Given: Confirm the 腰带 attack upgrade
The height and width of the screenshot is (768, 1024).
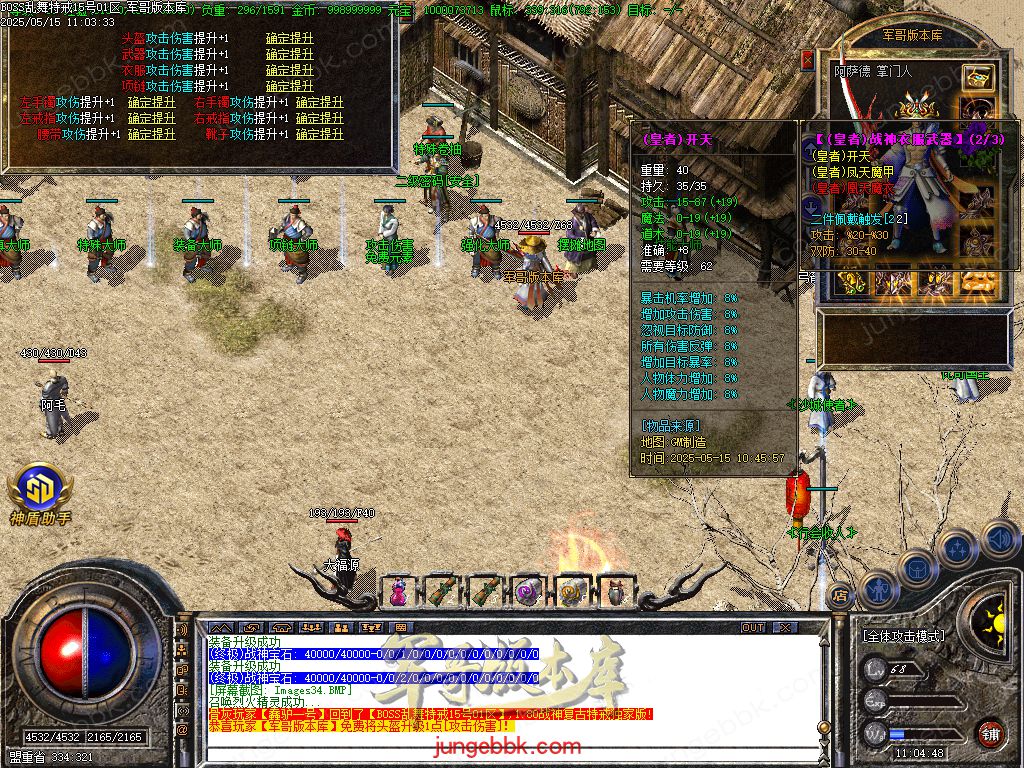Looking at the screenshot, I should point(152,135).
